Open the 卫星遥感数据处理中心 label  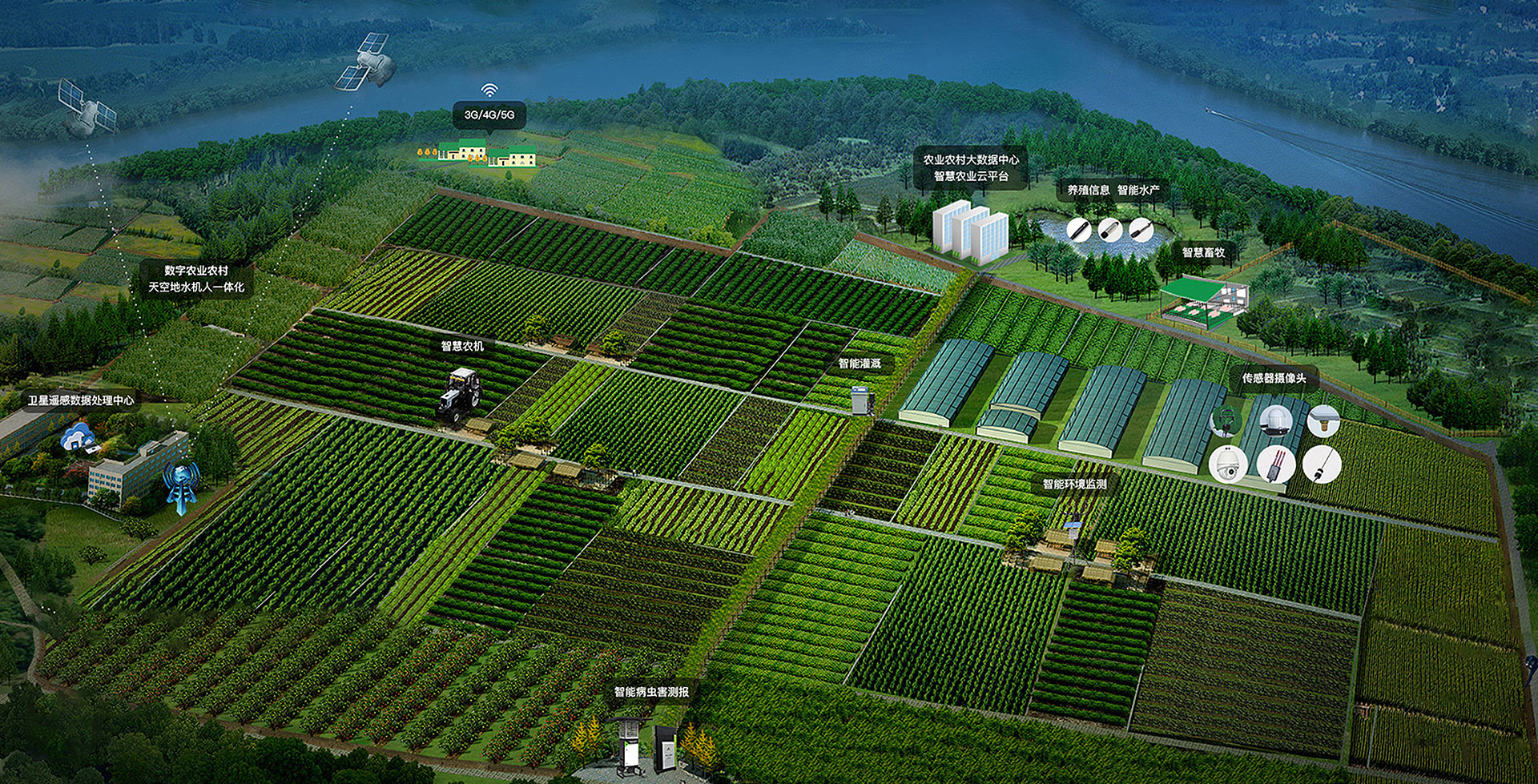[81, 400]
